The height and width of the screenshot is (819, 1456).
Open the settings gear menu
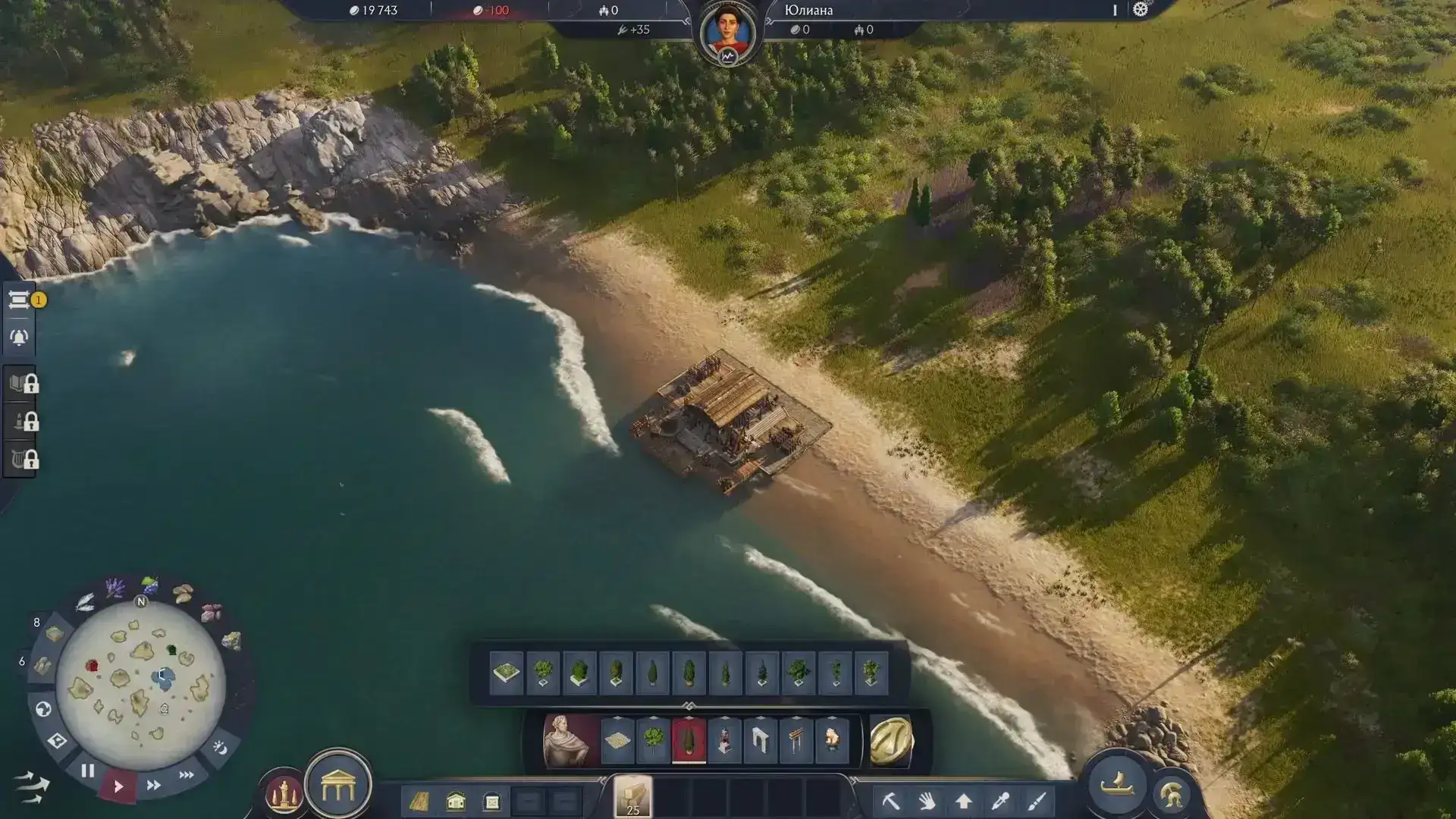click(x=1140, y=10)
